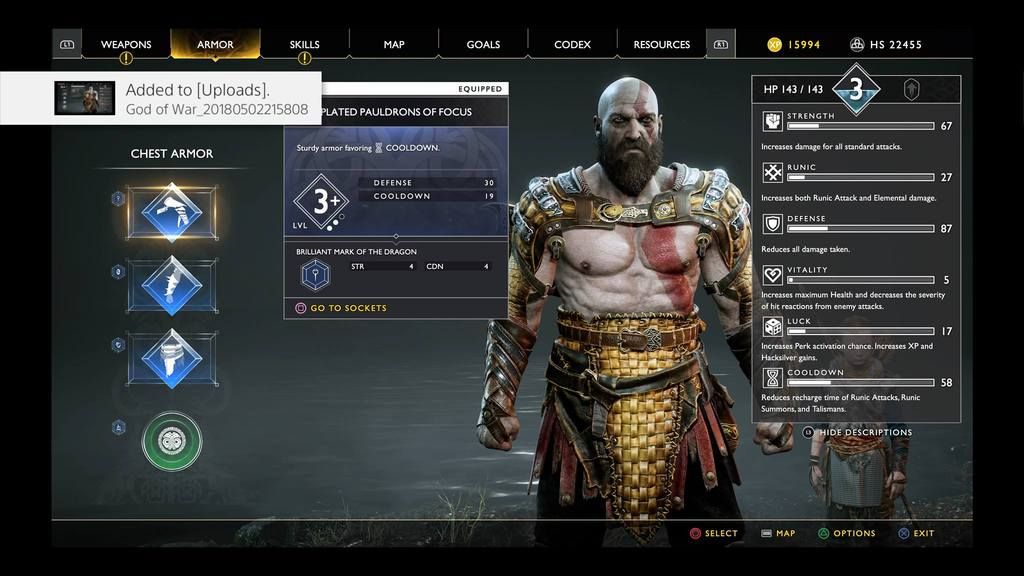Viewport: 1024px width, 576px height.
Task: Go to the Skills tab
Action: click(x=304, y=45)
